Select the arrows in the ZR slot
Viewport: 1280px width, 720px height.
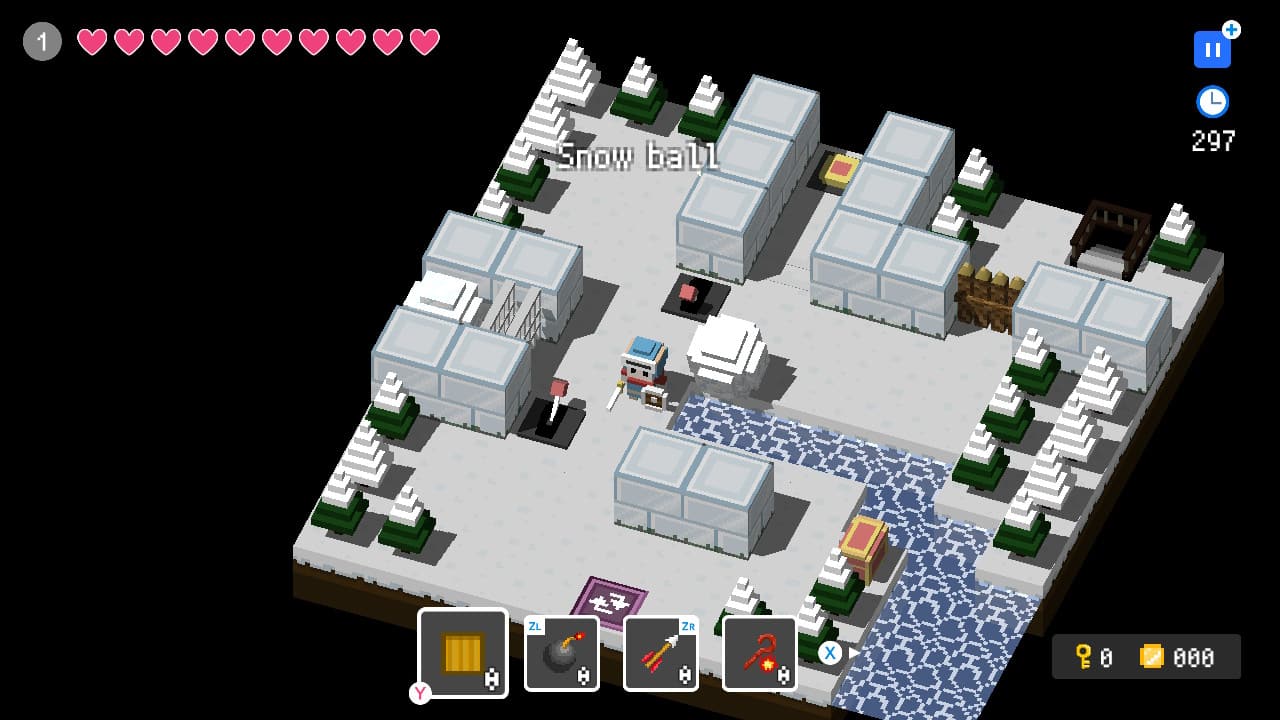click(660, 652)
